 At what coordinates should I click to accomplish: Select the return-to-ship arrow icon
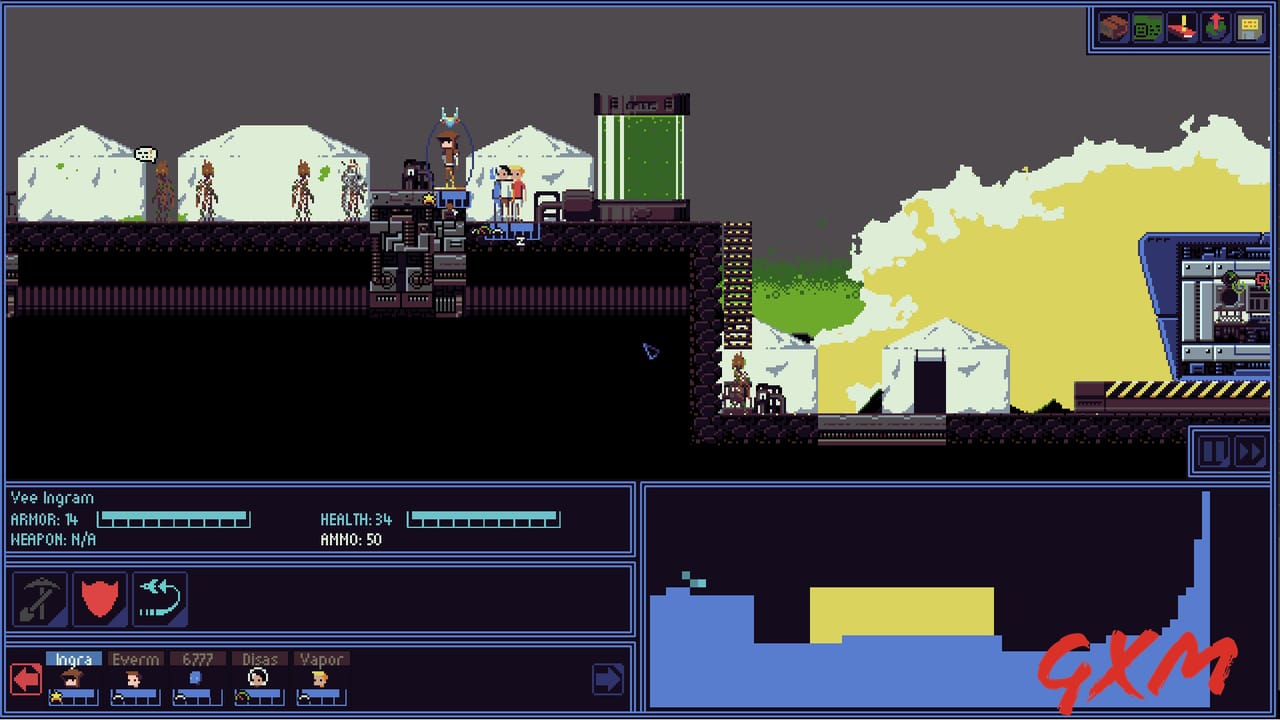coord(158,598)
